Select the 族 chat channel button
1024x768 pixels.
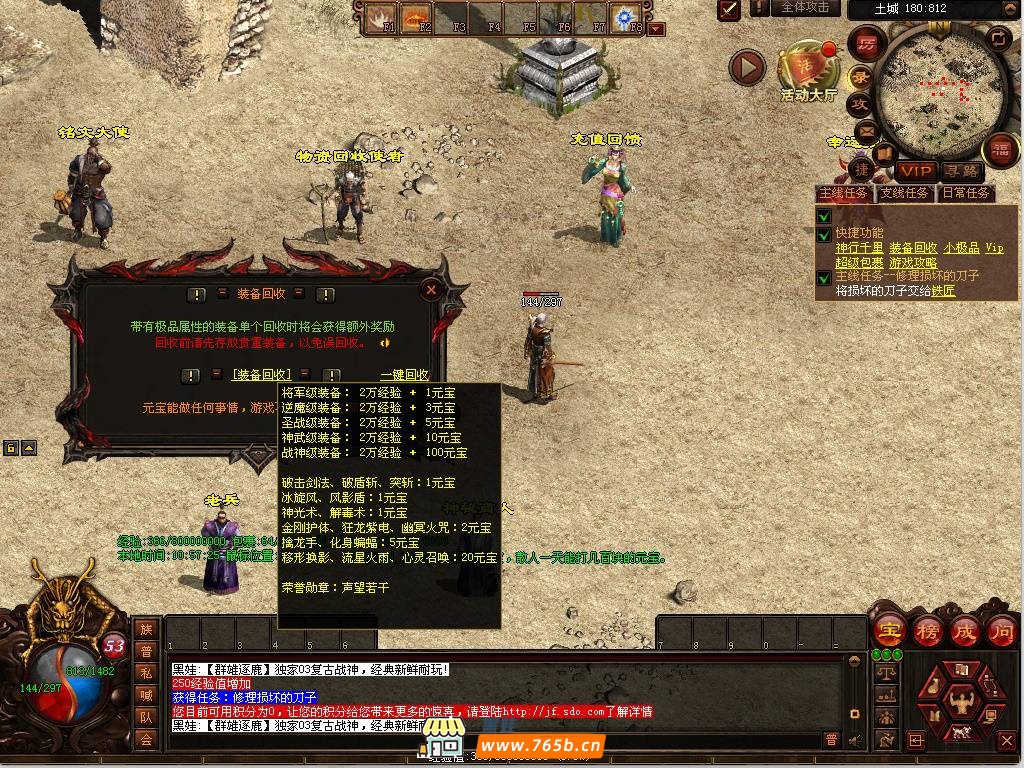click(146, 629)
